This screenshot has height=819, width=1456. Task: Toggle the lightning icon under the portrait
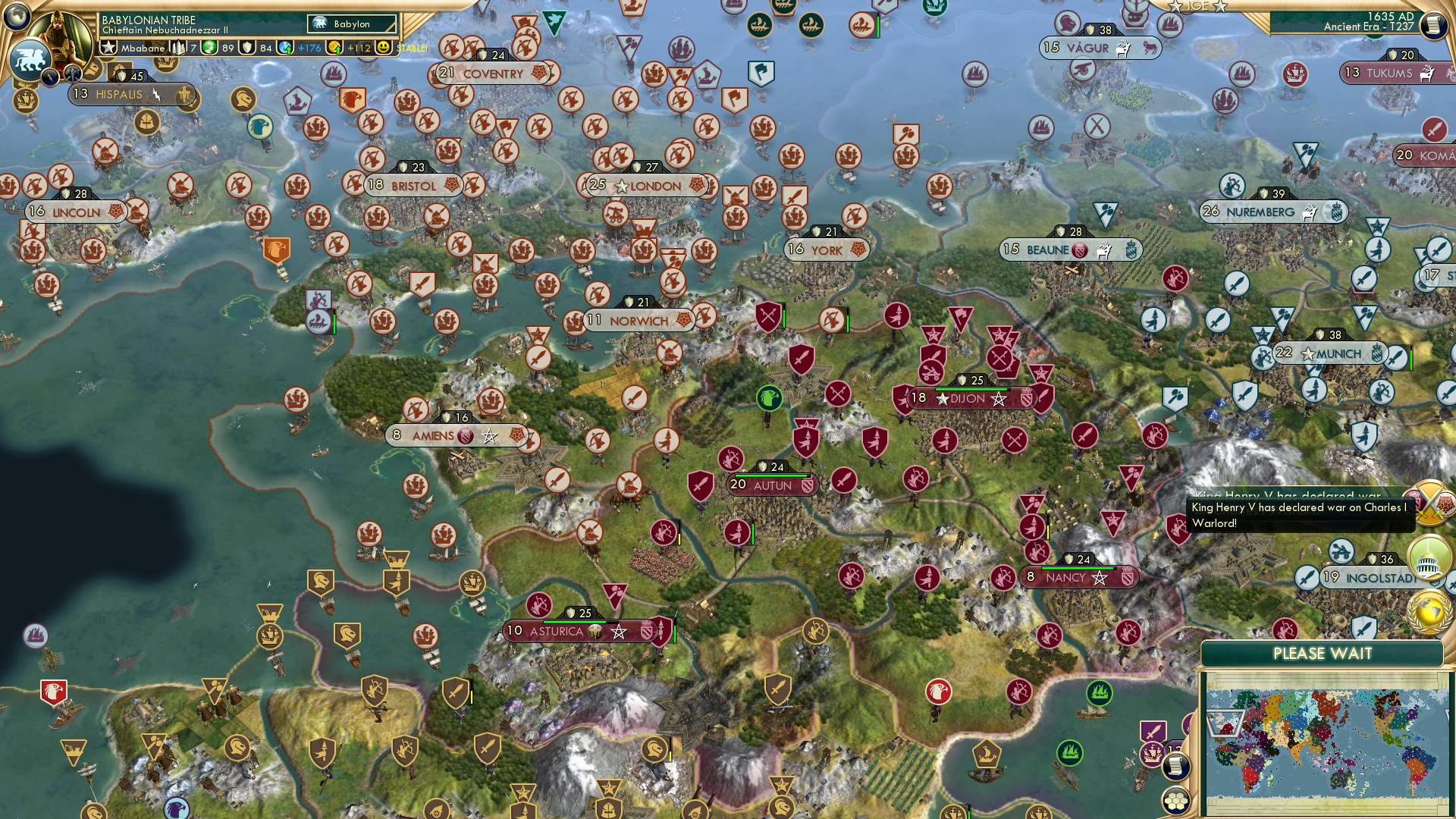coord(51,77)
